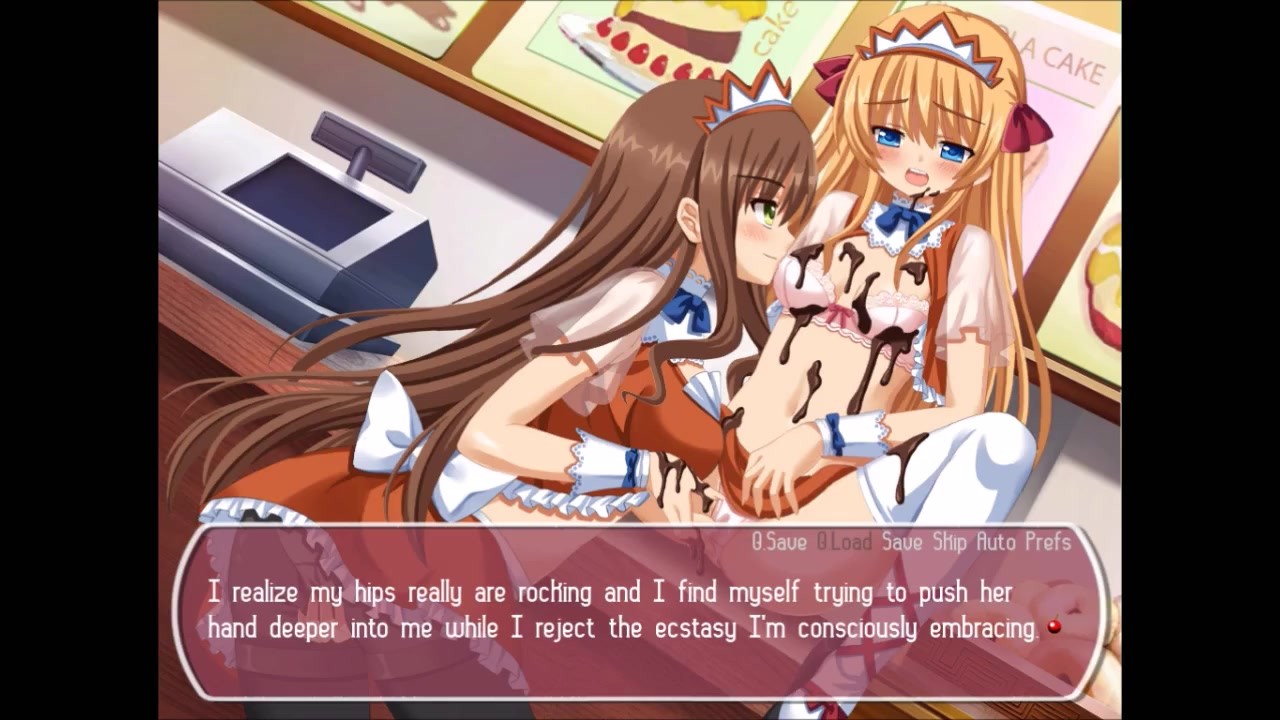Activate Skip mode
The width and height of the screenshot is (1280, 720).
point(949,542)
